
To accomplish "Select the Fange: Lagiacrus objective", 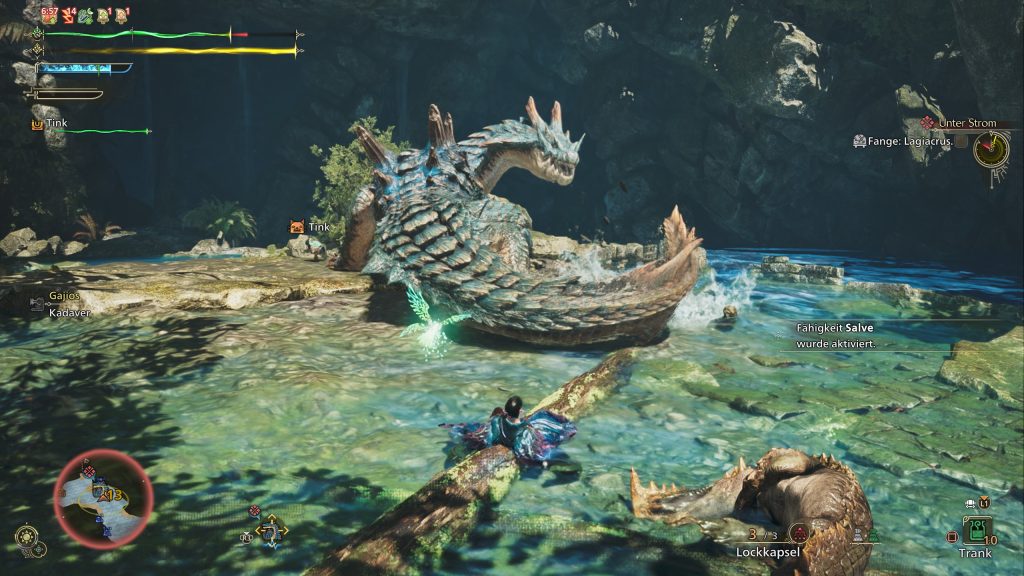I will tap(909, 141).
